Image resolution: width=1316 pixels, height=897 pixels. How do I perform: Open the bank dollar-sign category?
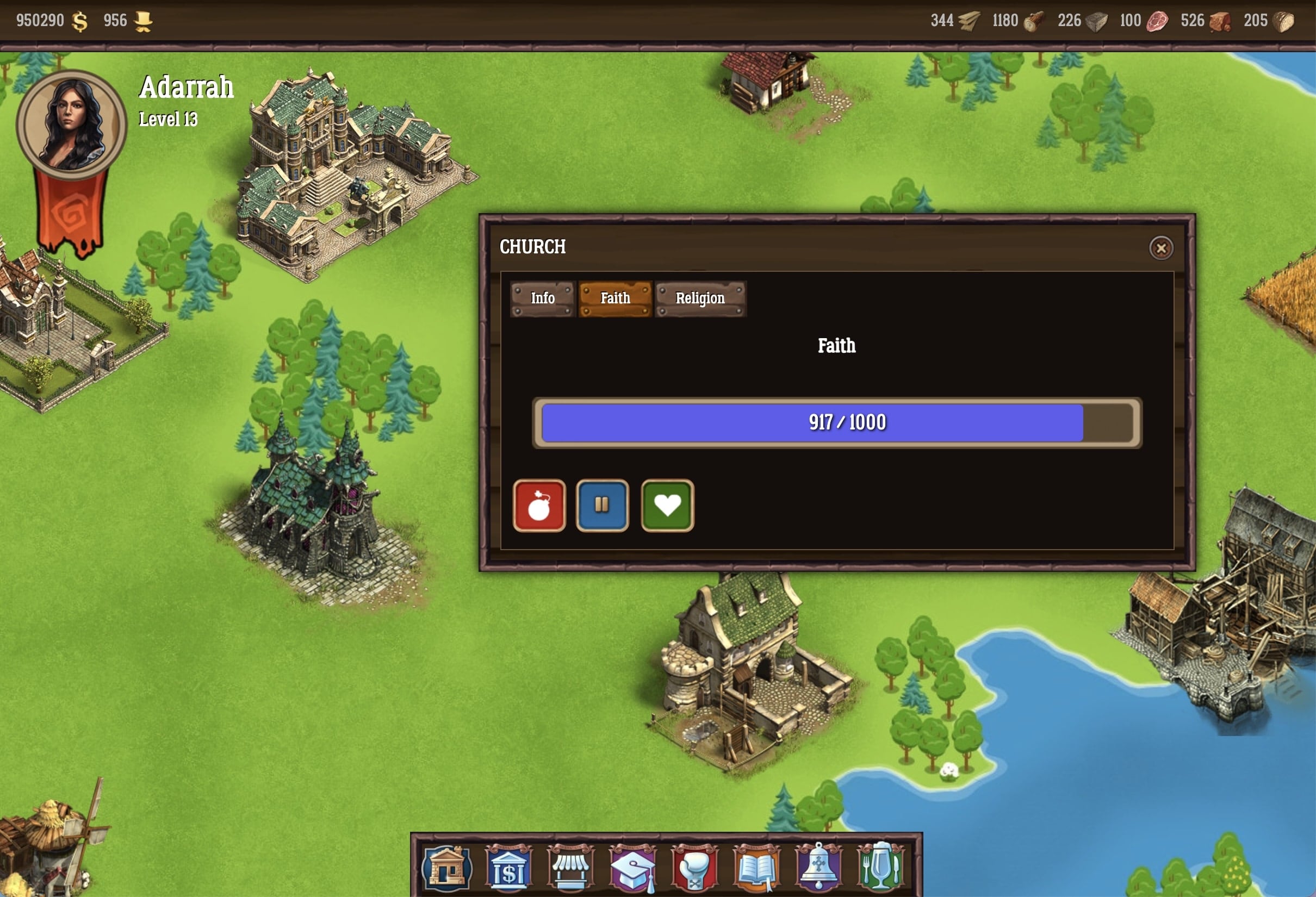tap(508, 868)
